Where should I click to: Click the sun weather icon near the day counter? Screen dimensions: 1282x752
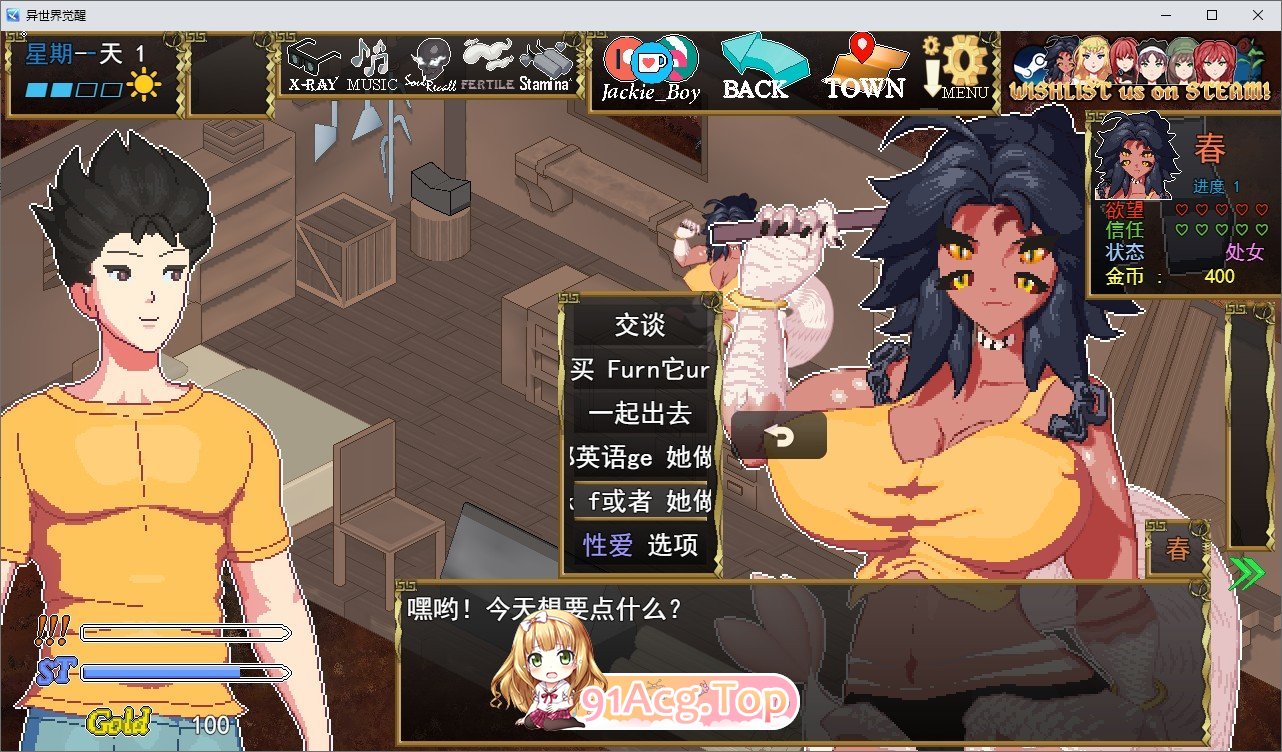(142, 85)
